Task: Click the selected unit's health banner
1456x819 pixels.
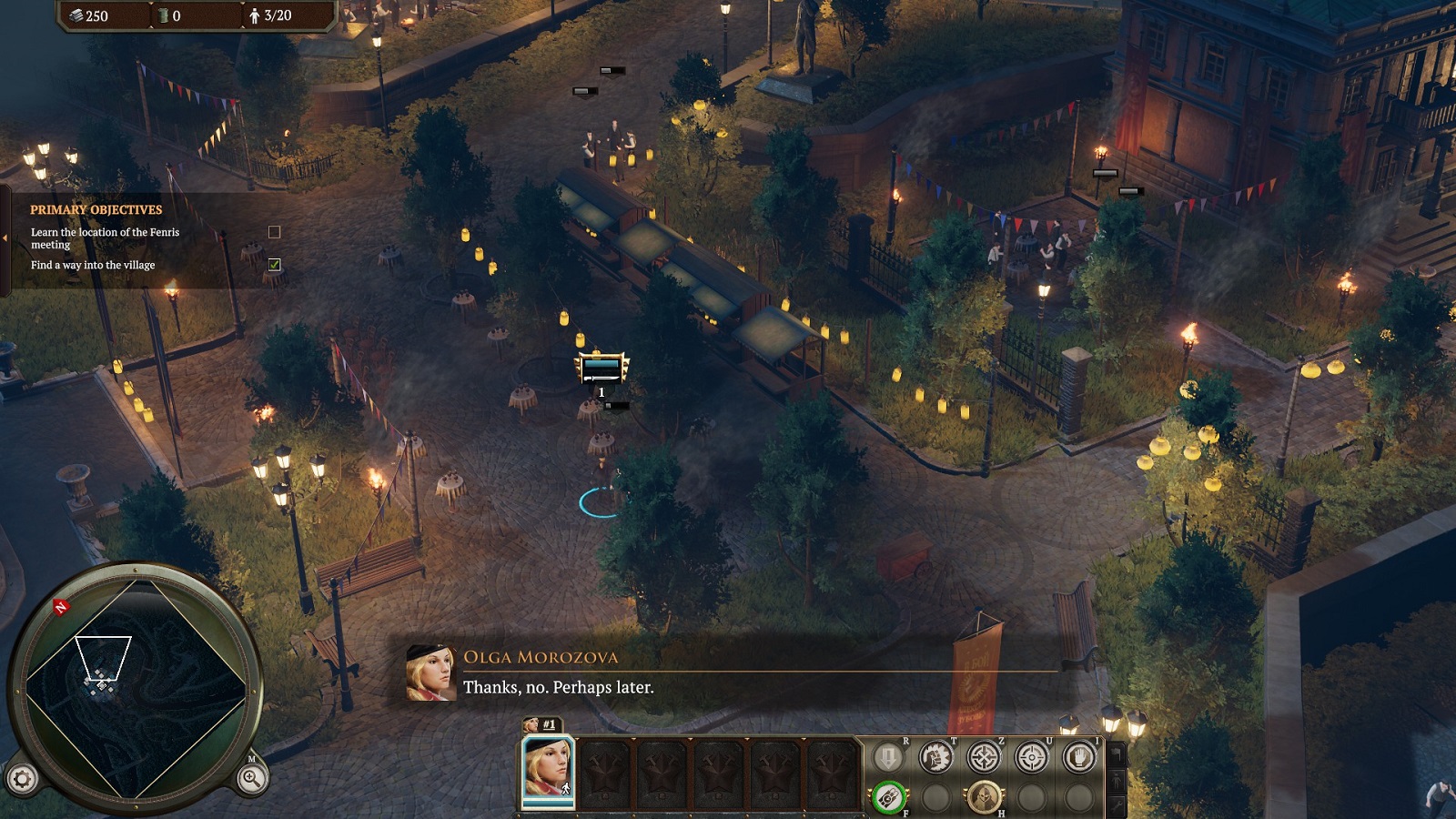Action: (x=602, y=368)
